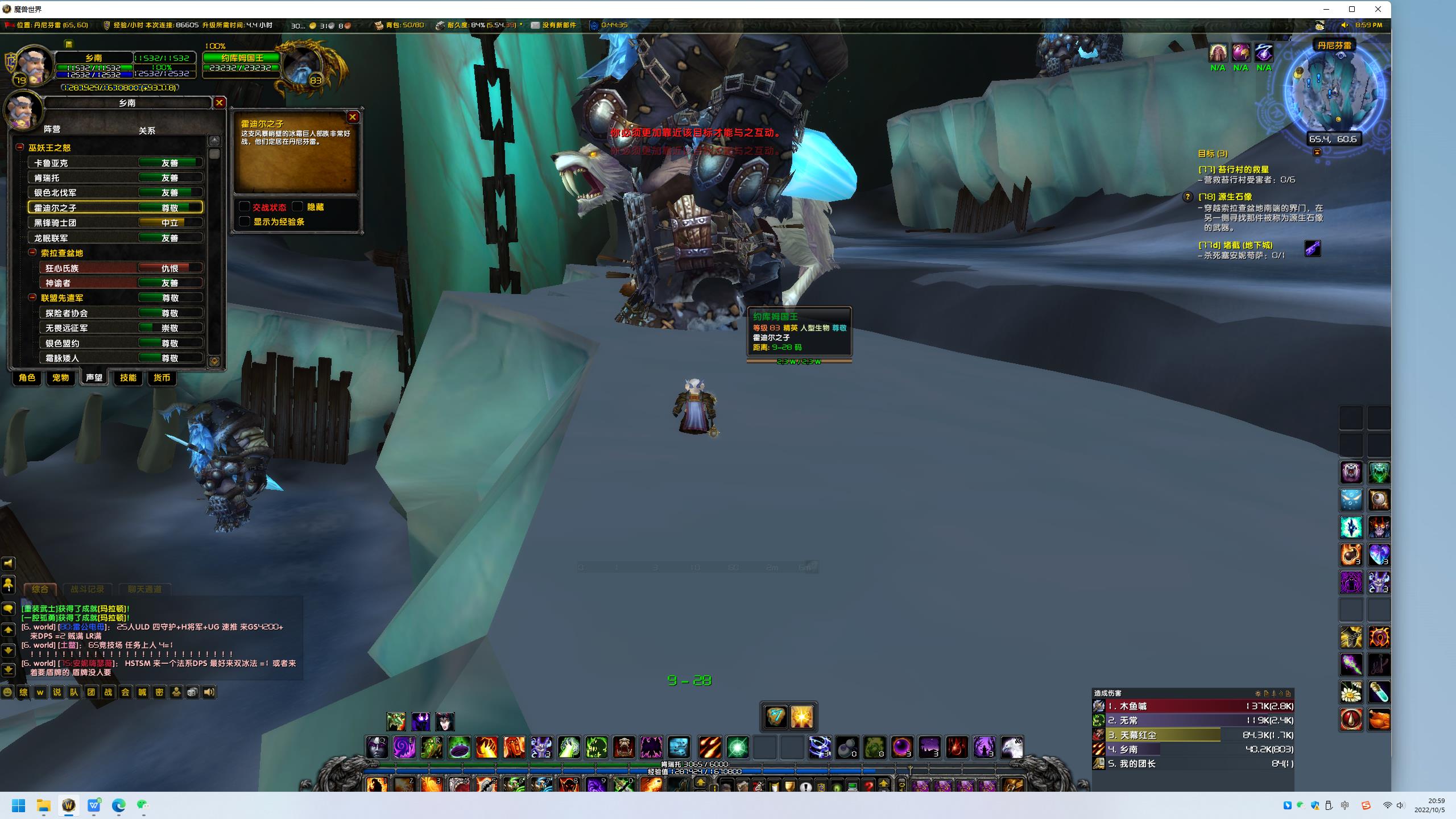The width and height of the screenshot is (1456, 819).
Task: Close the reputation panel
Action: point(219,102)
